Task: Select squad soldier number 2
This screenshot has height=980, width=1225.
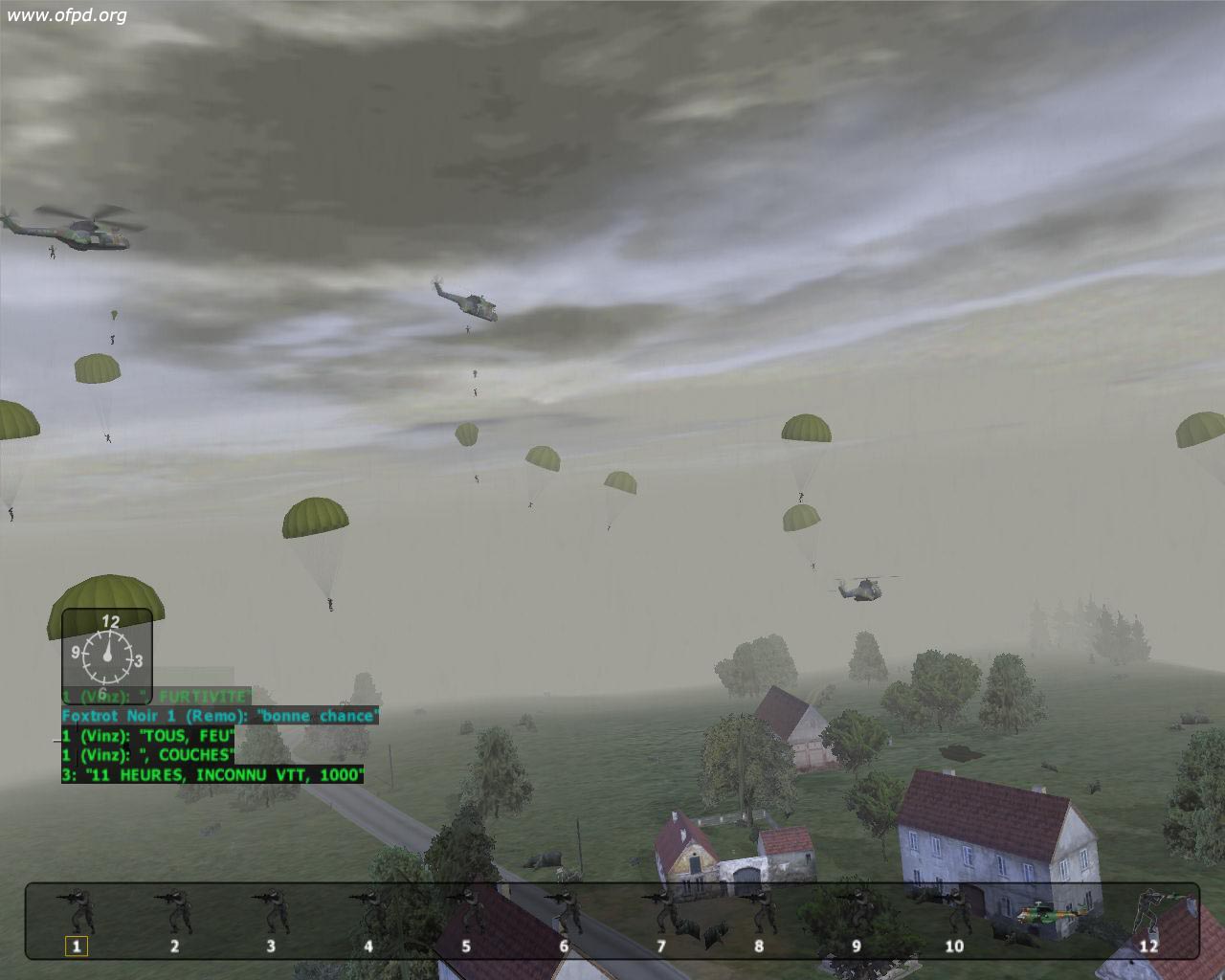Action: pyautogui.click(x=174, y=913)
